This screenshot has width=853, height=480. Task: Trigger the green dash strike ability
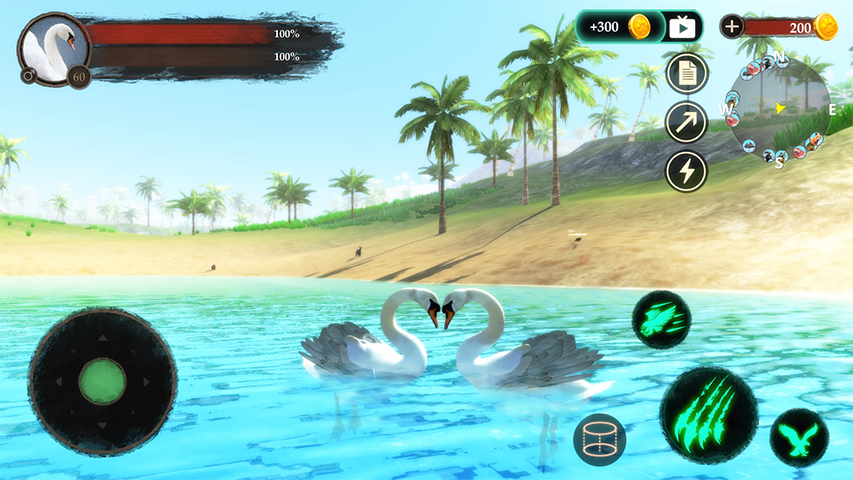pyautogui.click(x=661, y=320)
